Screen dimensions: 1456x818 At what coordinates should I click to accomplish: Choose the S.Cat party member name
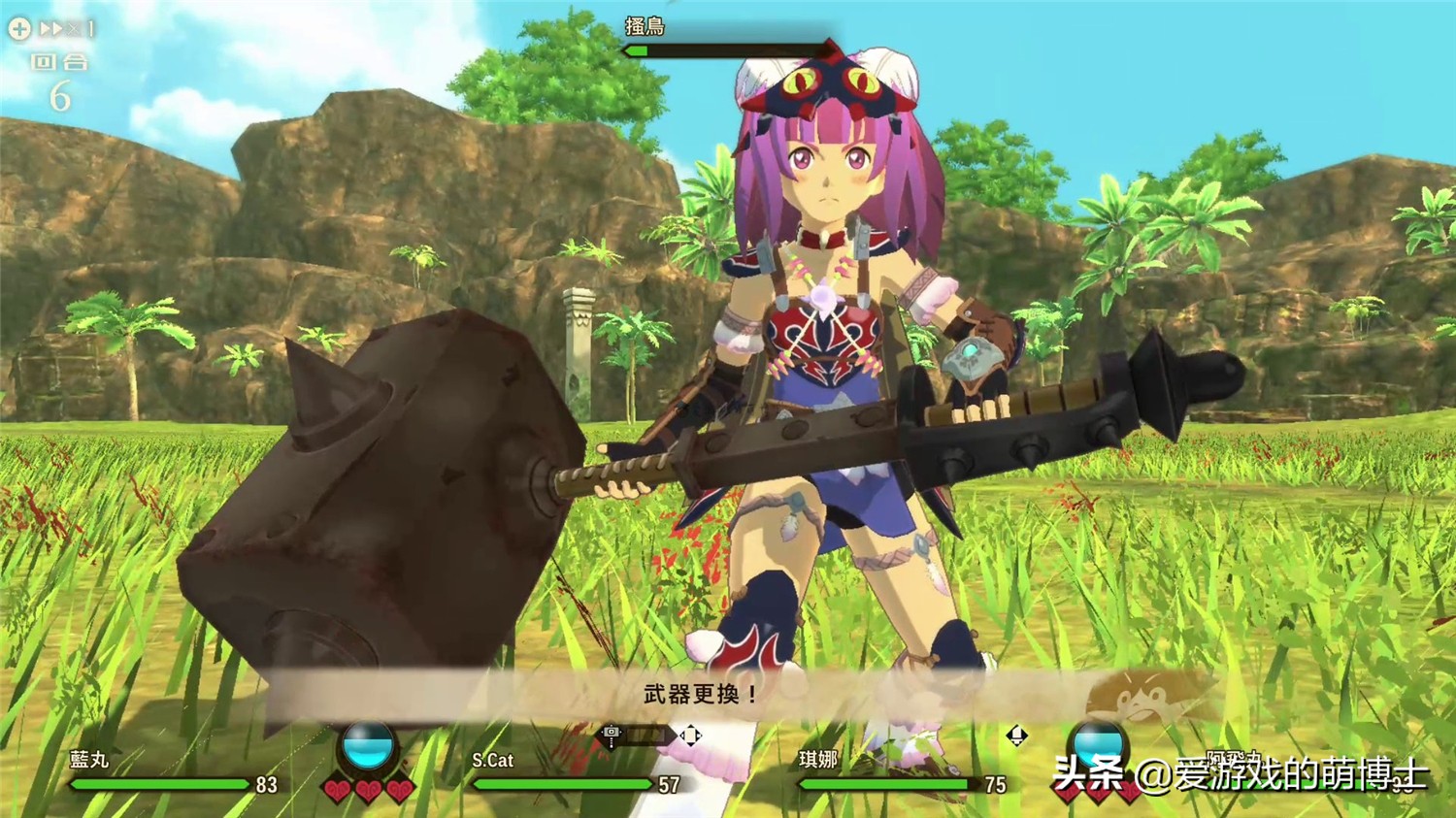click(x=492, y=760)
